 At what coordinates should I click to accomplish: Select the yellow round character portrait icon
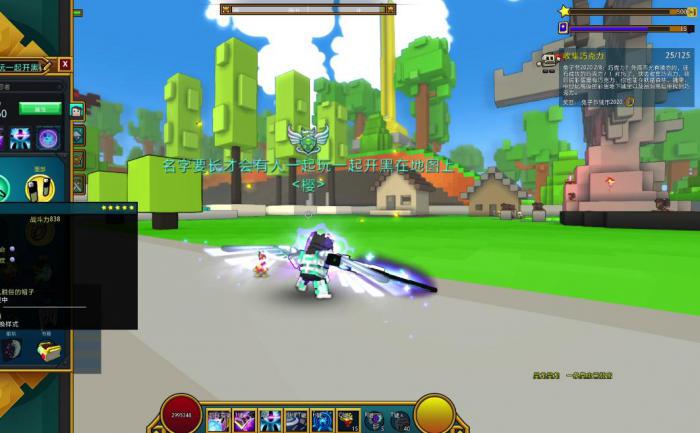pyautogui.click(x=39, y=188)
